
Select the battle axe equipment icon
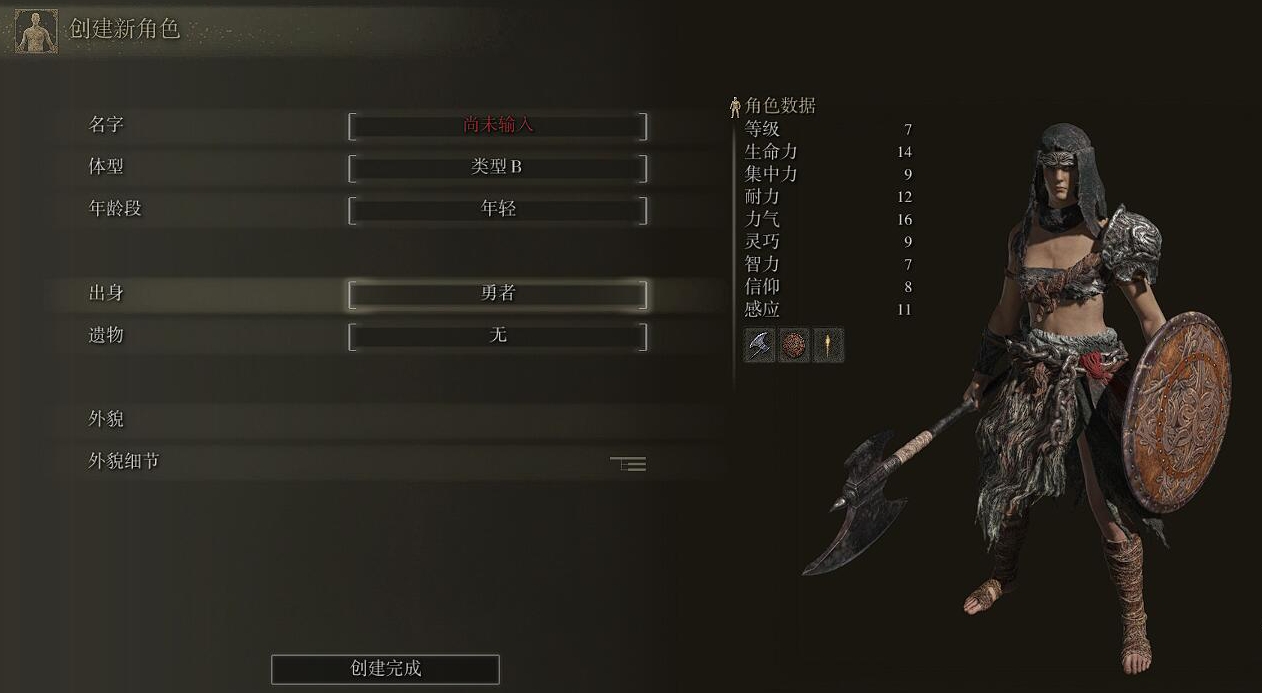[761, 345]
